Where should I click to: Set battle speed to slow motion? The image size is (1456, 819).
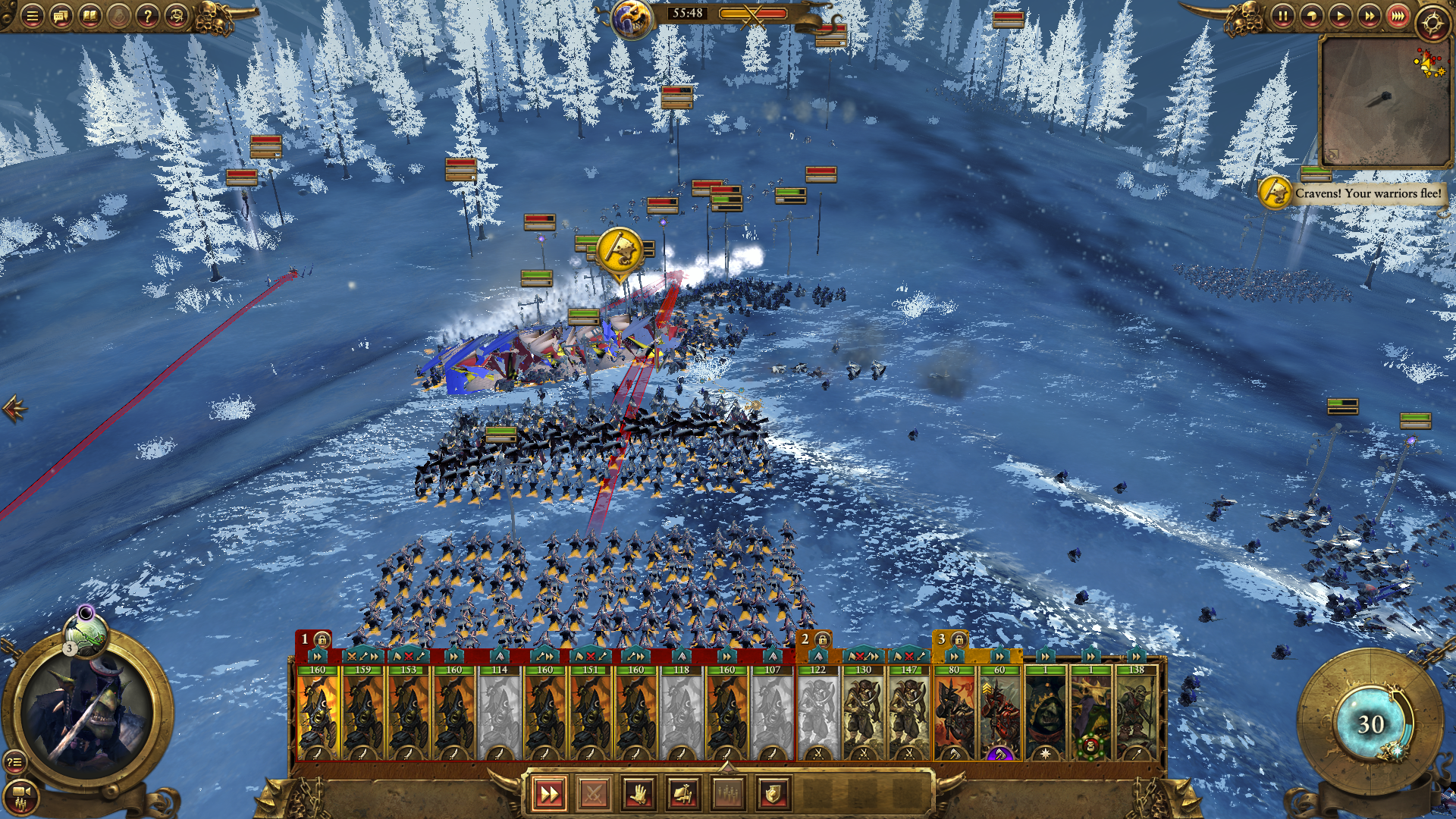[1311, 16]
